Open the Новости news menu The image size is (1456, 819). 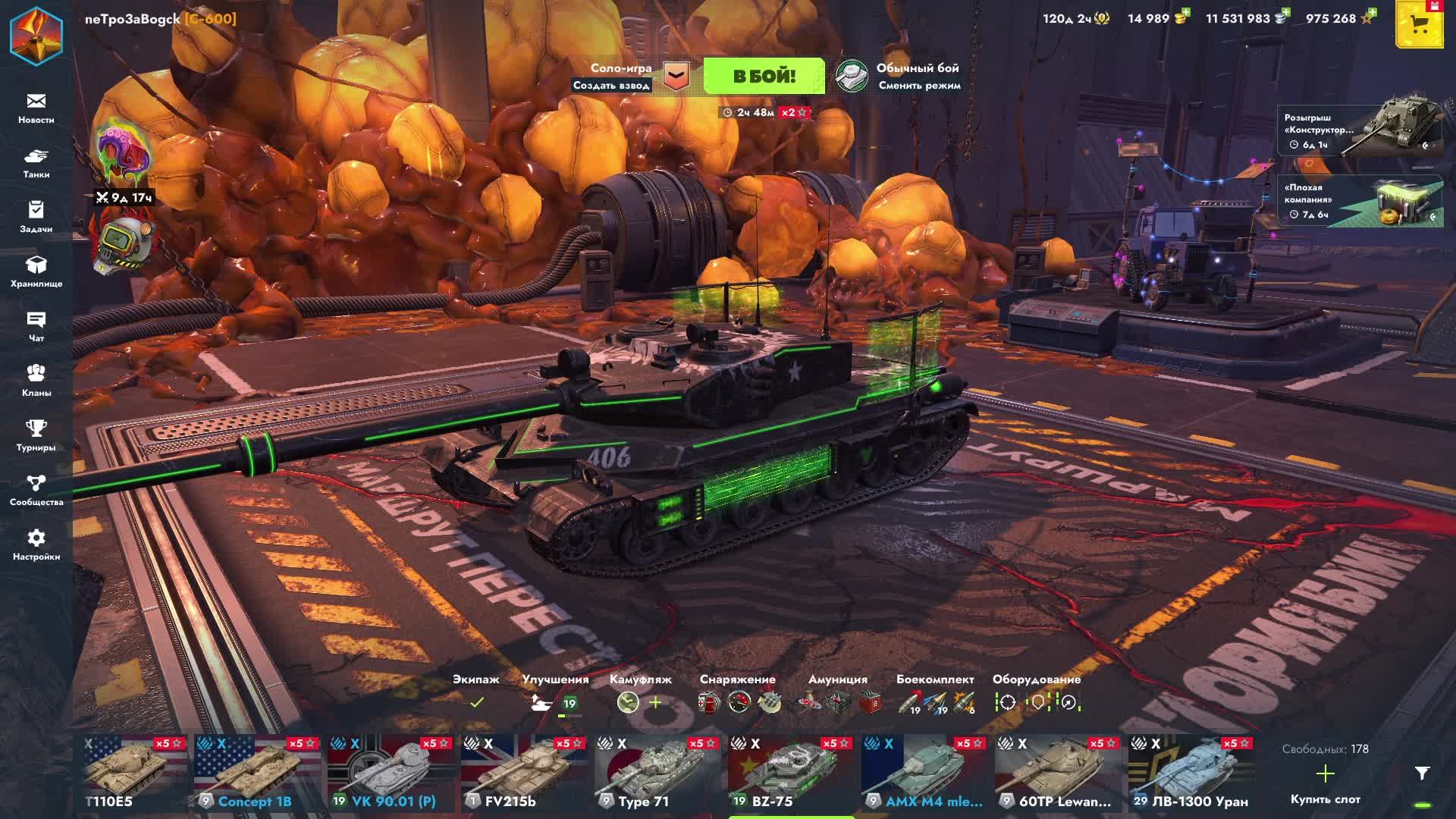[x=36, y=108]
